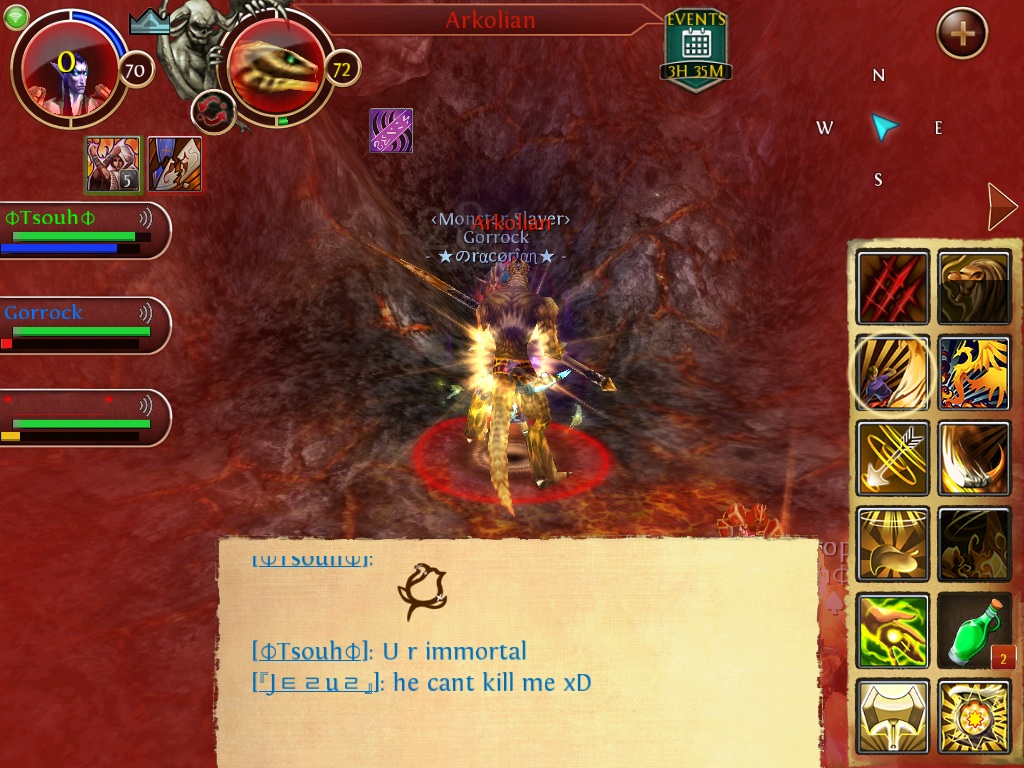This screenshot has width=1024, height=768.
Task: Expand the side arrow beside the compass
Action: click(x=1000, y=207)
